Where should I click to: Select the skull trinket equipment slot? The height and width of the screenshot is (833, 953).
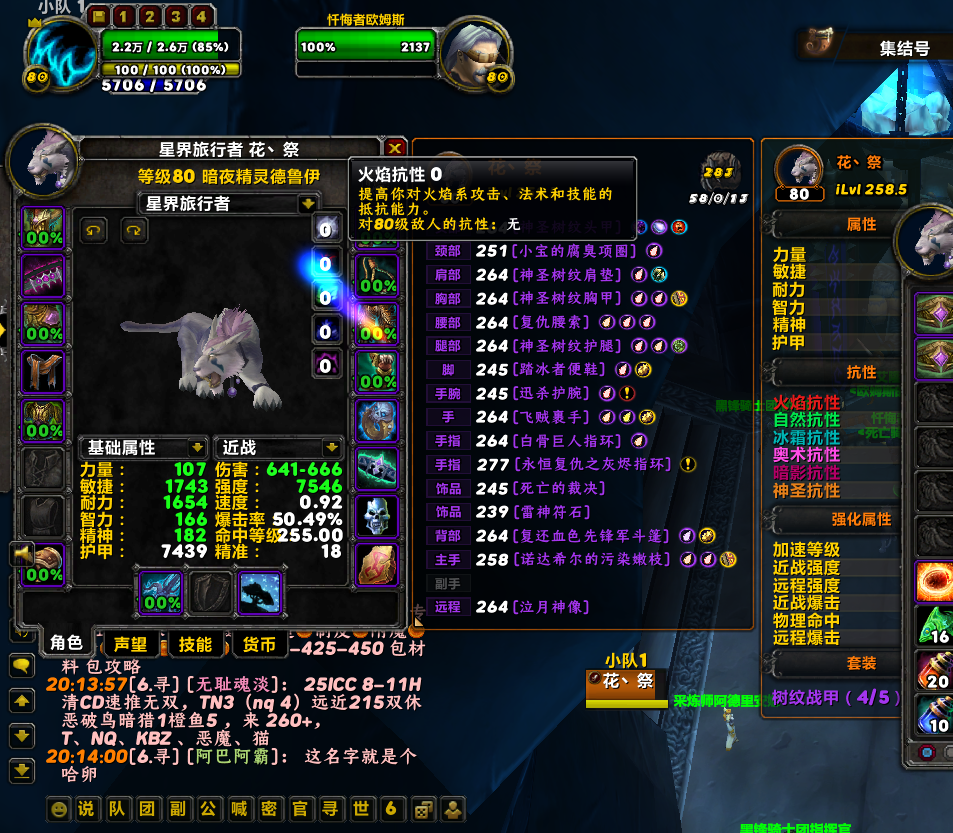coord(377,516)
